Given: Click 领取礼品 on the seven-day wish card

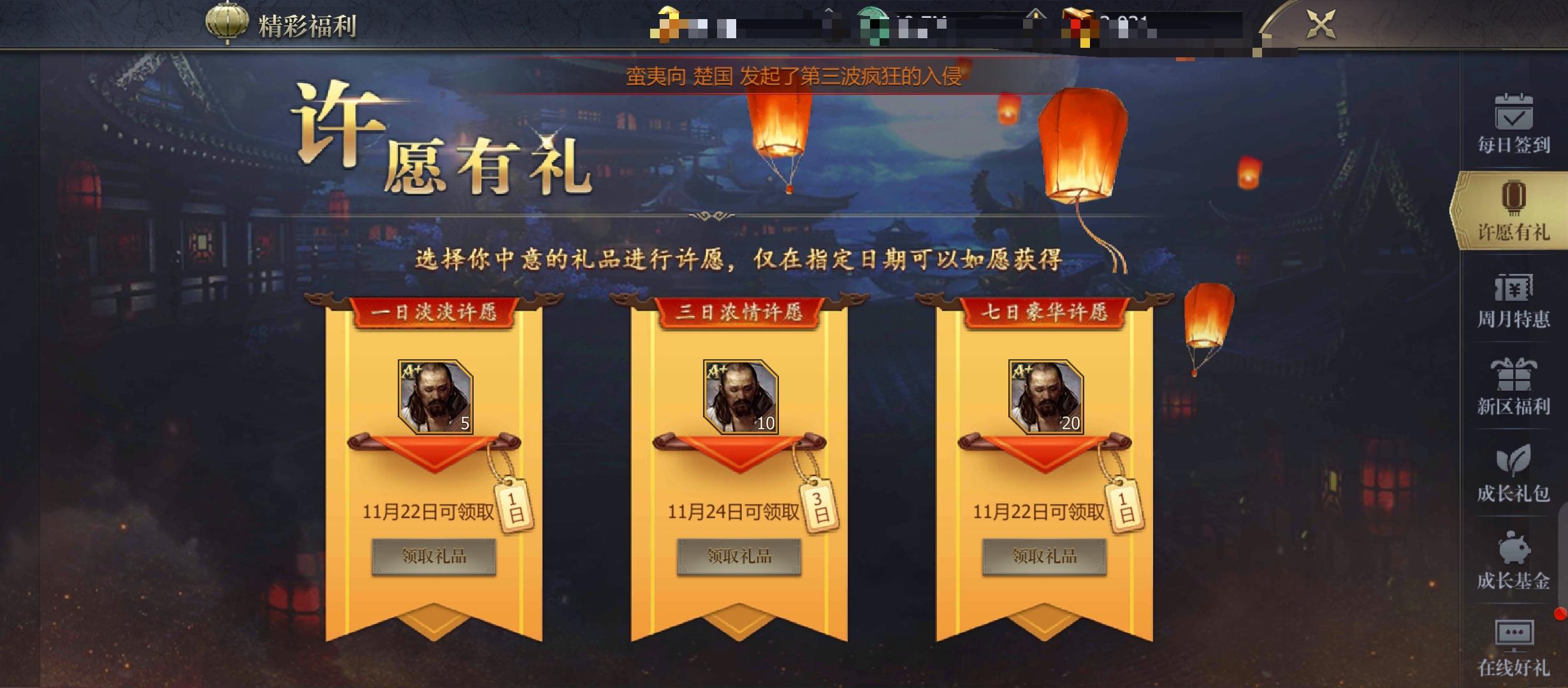Looking at the screenshot, I should point(1045,555).
